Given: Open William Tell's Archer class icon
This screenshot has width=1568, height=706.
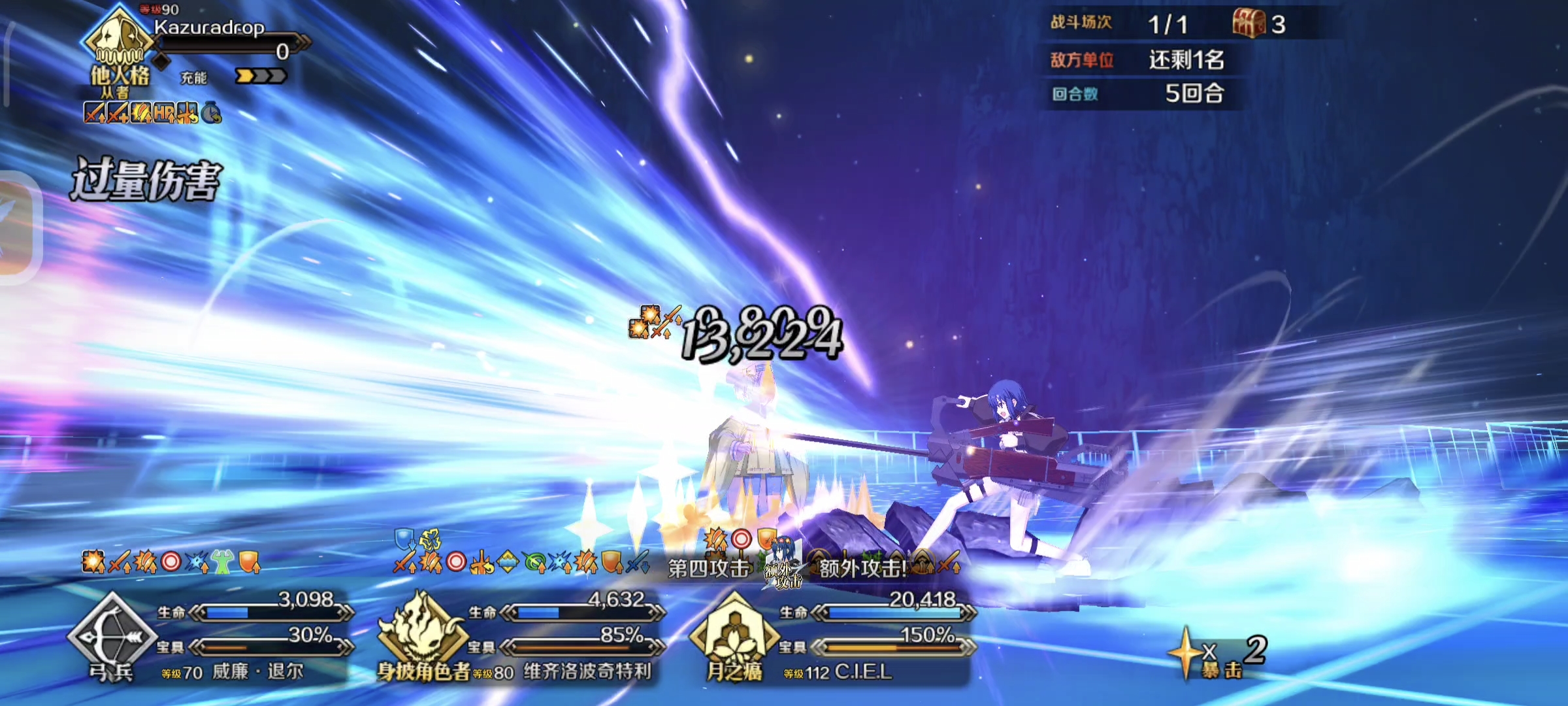Looking at the screenshot, I should point(111,633).
